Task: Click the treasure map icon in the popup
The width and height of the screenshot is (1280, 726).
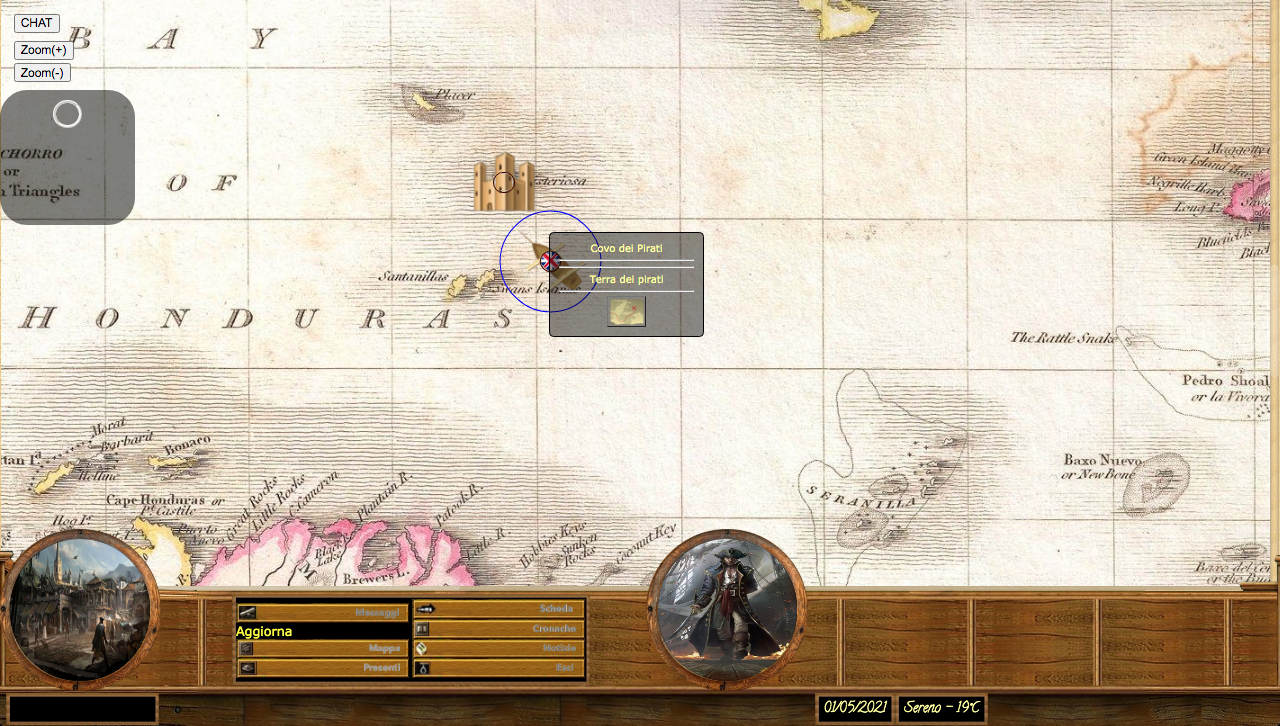Action: tap(627, 312)
